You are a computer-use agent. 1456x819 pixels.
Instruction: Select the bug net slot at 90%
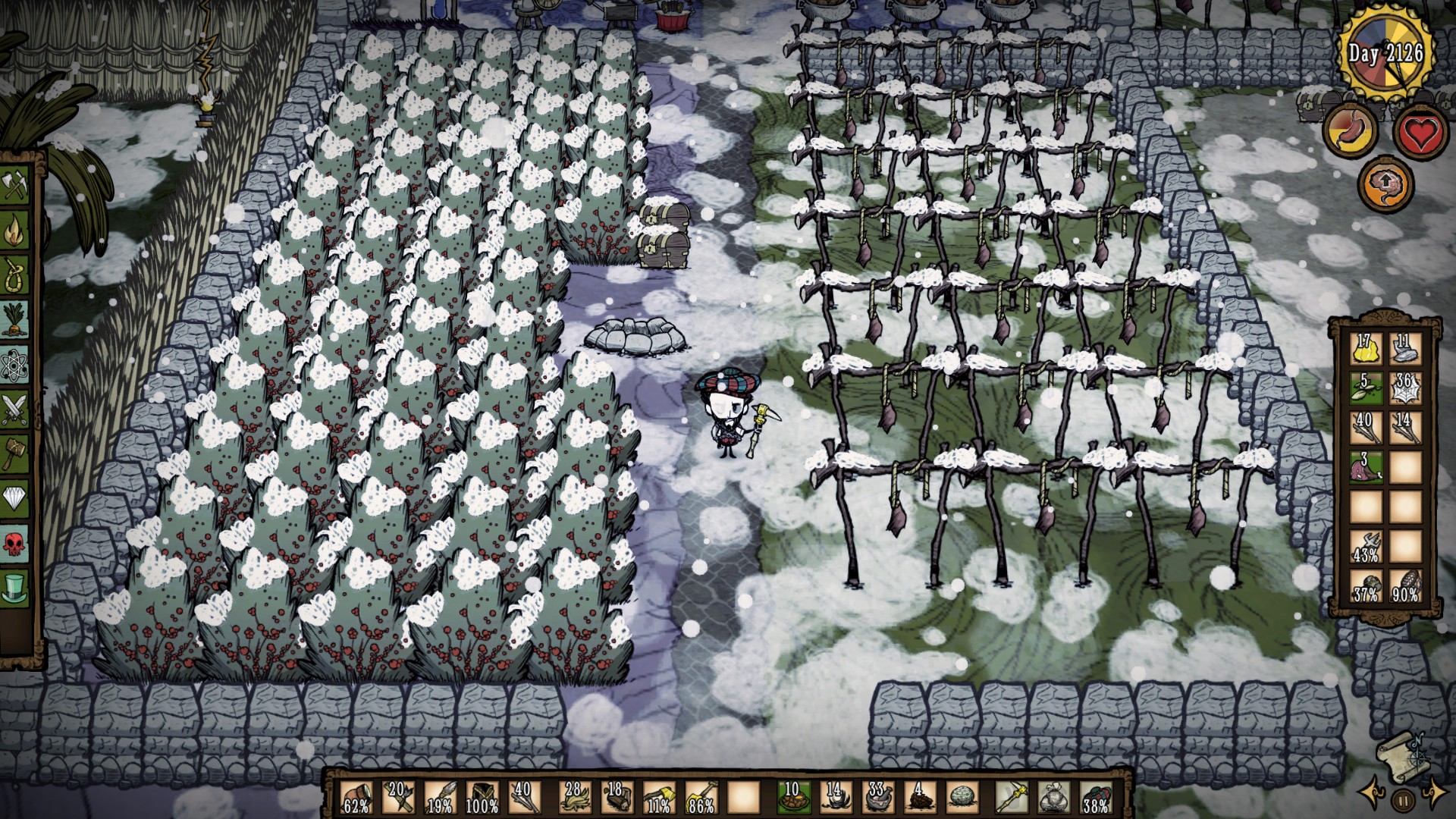pyautogui.click(x=1405, y=585)
